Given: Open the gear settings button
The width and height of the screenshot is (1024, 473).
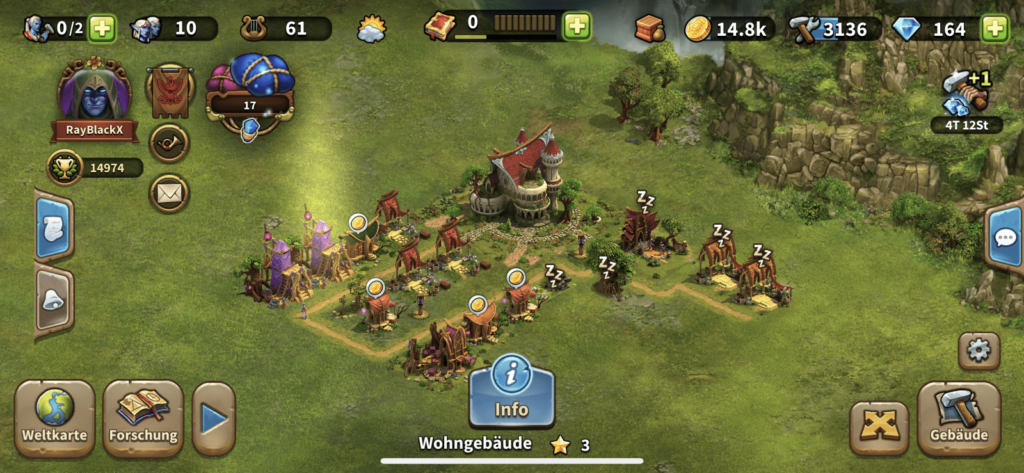Looking at the screenshot, I should 978,352.
